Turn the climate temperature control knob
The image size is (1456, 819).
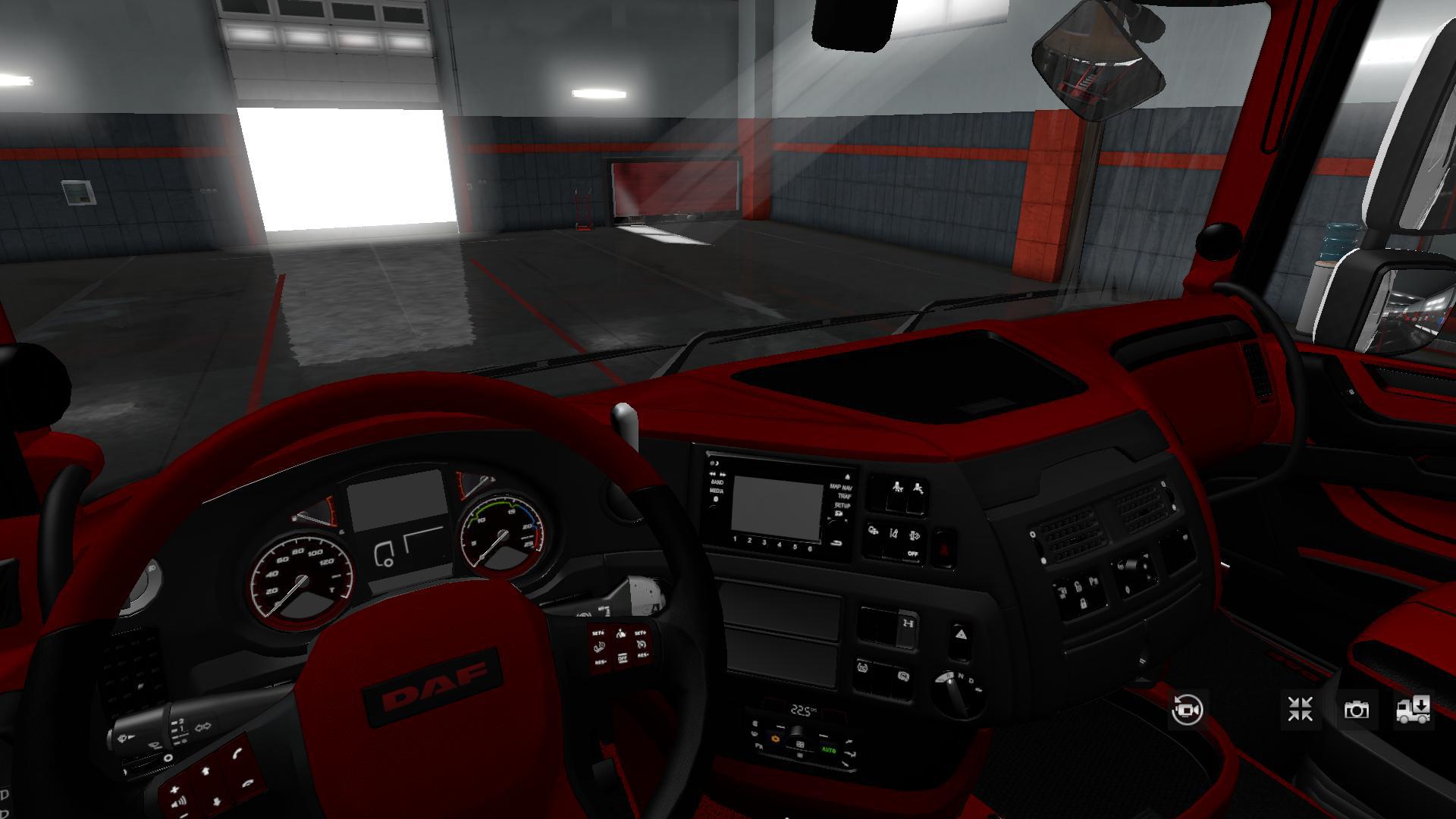point(796,733)
